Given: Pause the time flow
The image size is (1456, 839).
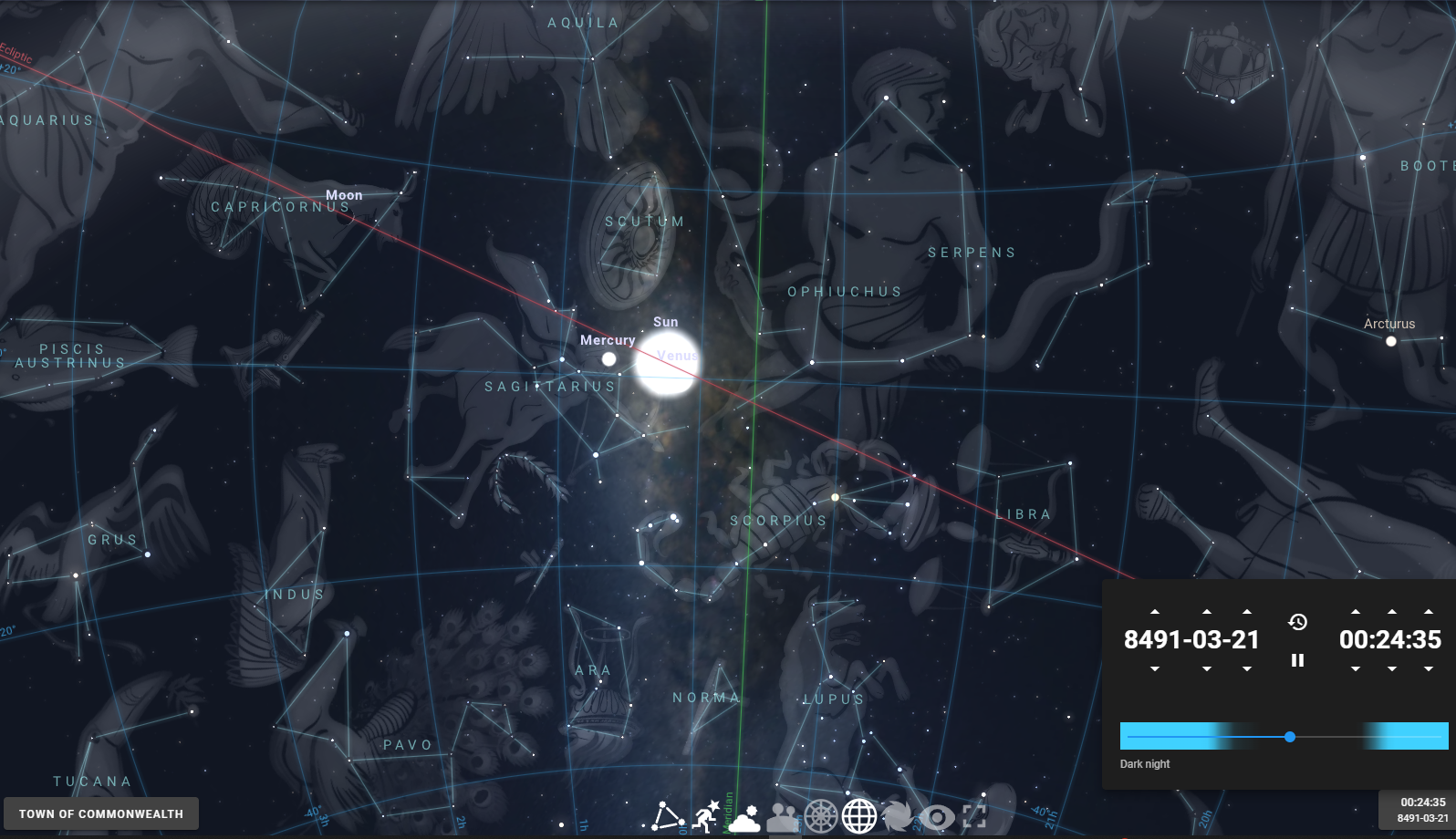Looking at the screenshot, I should (x=1297, y=660).
